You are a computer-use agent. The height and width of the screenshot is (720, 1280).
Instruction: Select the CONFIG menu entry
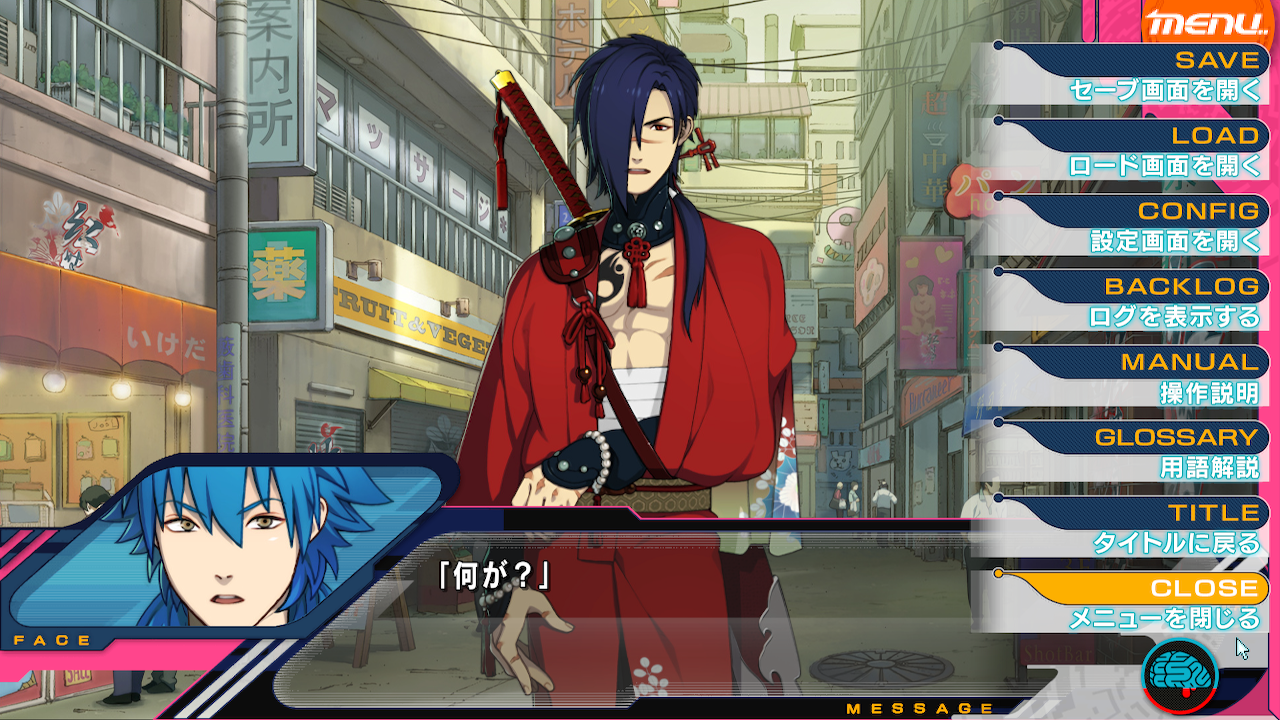pyautogui.click(x=1150, y=226)
